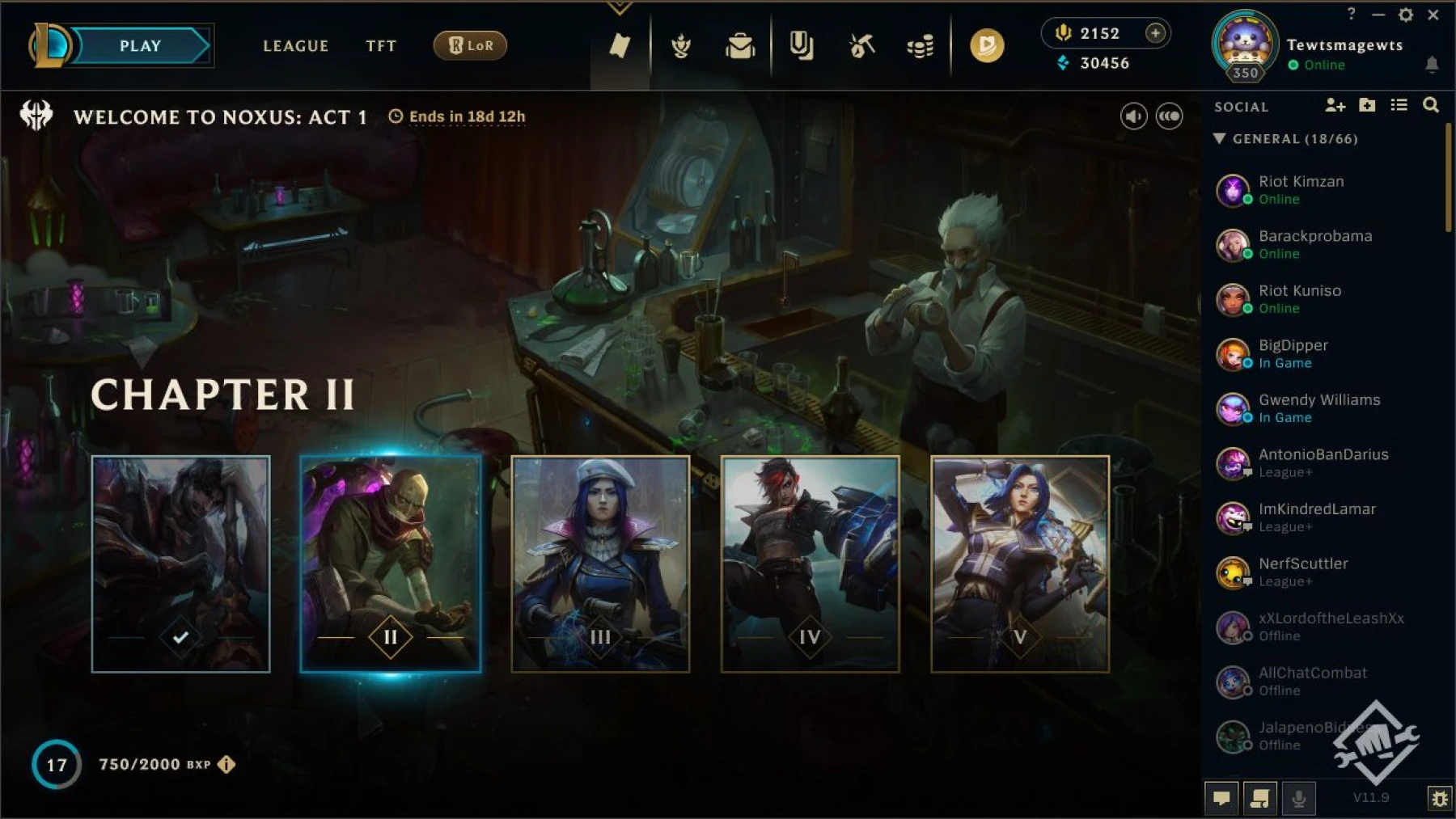This screenshot has height=819, width=1456.
Task: Collapse the GENERAL friends group
Action: click(x=1220, y=138)
